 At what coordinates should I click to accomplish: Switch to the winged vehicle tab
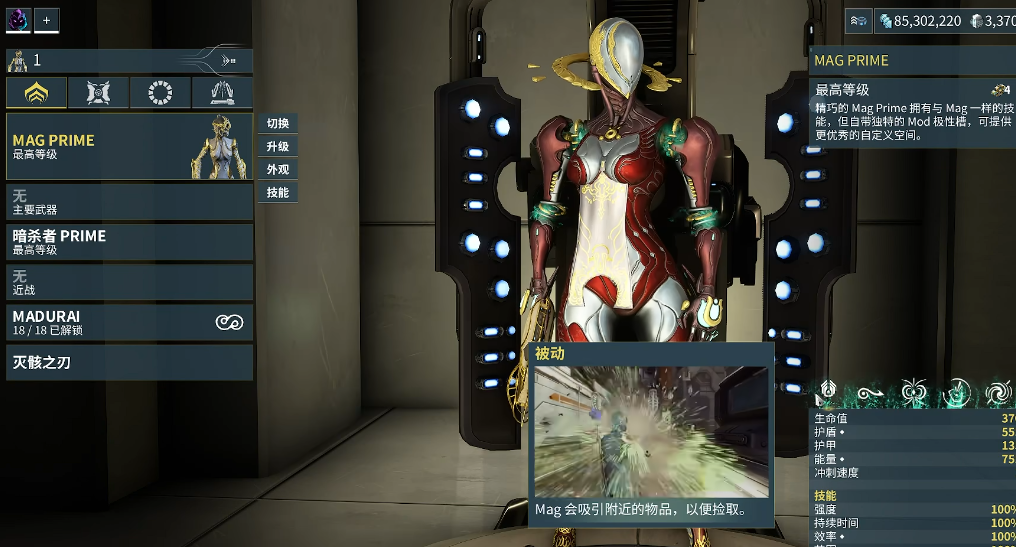222,93
